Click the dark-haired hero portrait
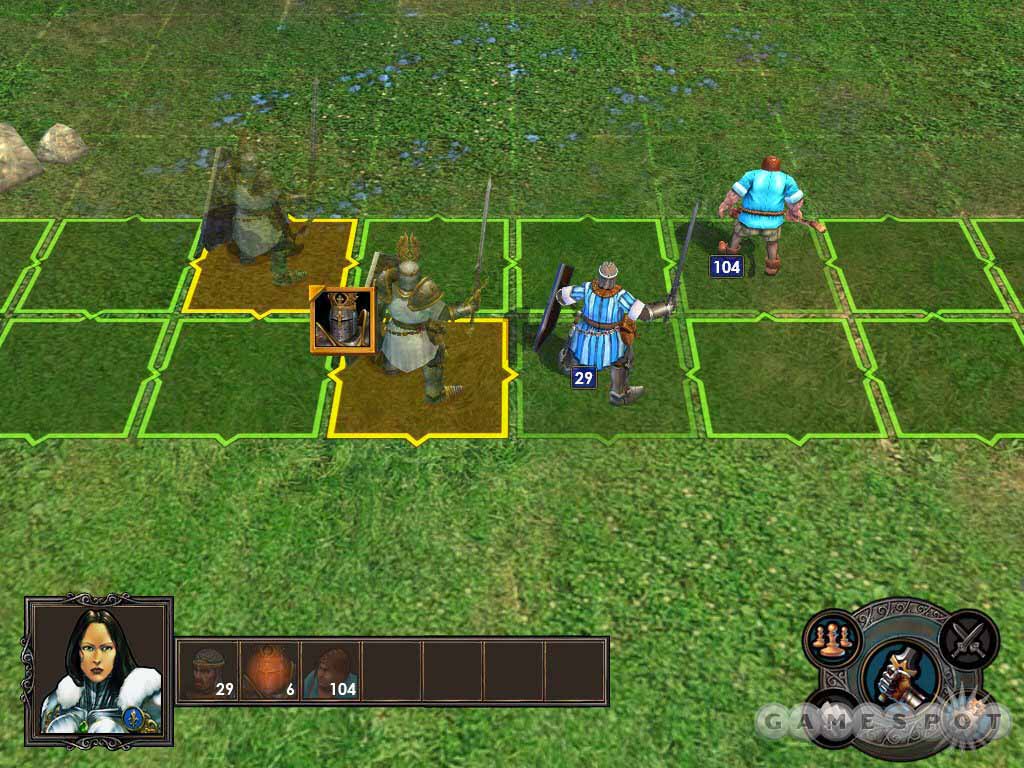Screen dimensions: 1024x768 (97, 670)
